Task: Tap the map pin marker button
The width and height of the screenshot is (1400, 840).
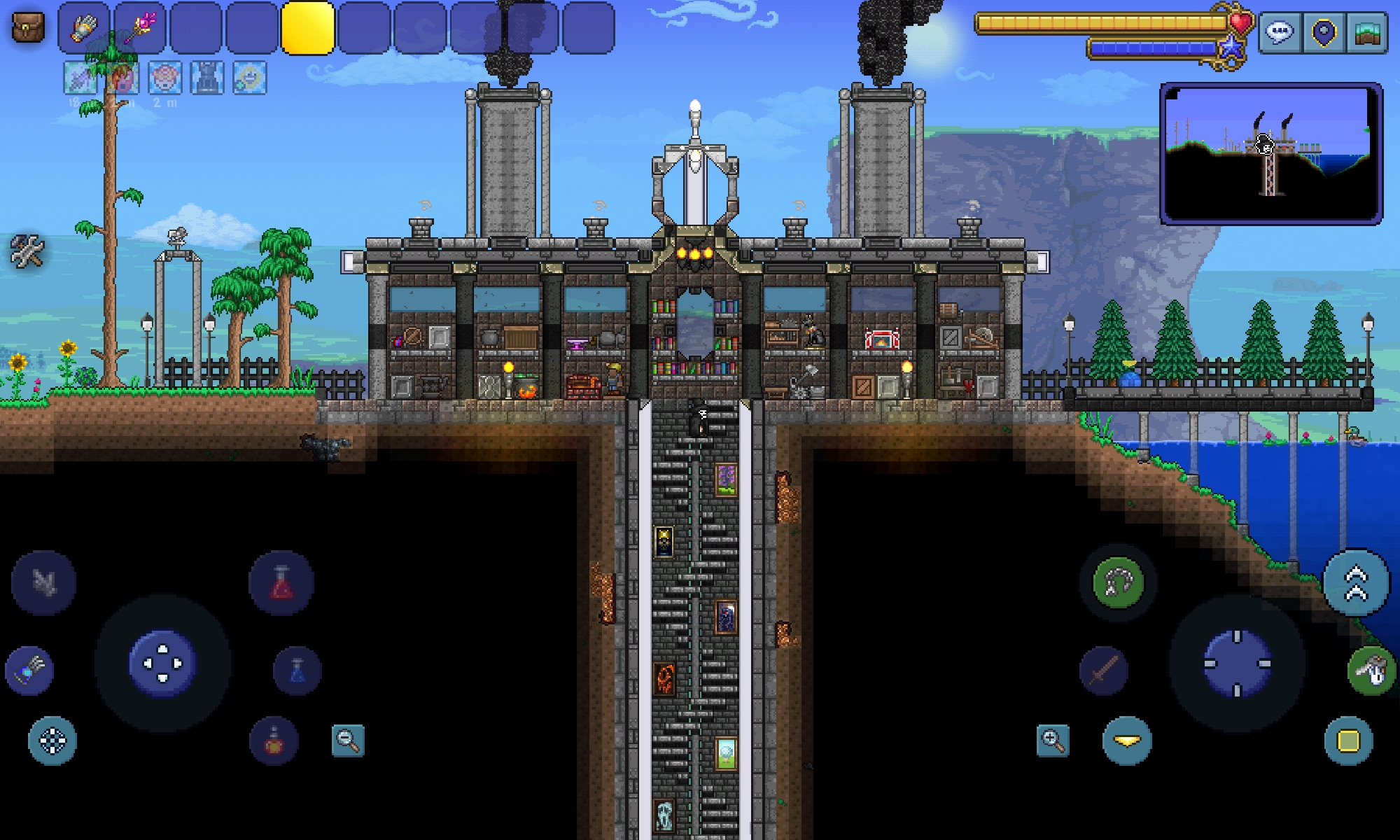Action: (x=1324, y=32)
